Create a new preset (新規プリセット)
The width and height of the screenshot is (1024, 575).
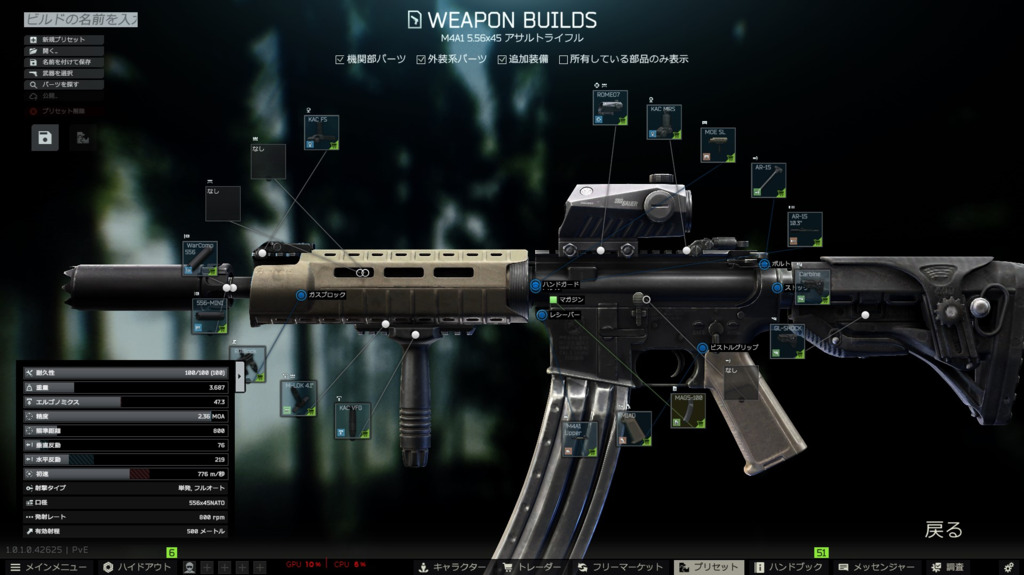tap(64, 40)
